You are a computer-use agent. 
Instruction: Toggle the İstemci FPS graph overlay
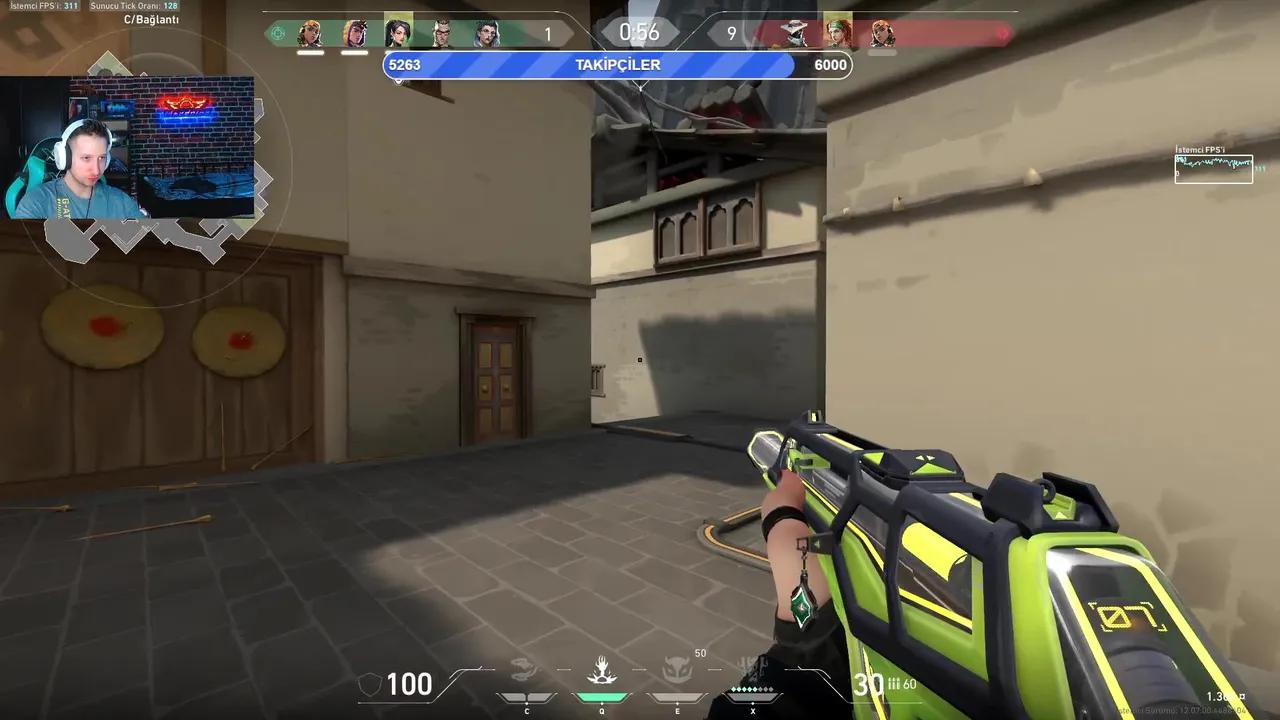[1213, 167]
